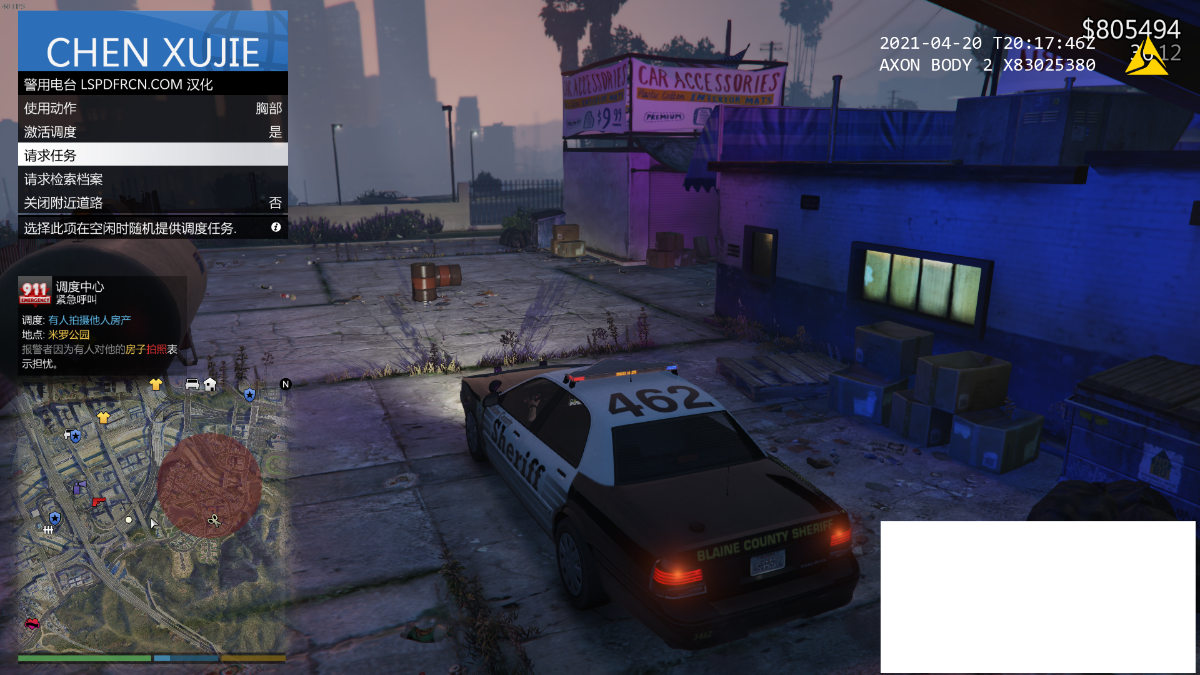Select the red callout area on minimap
This screenshot has height=675, width=1200.
click(x=208, y=485)
